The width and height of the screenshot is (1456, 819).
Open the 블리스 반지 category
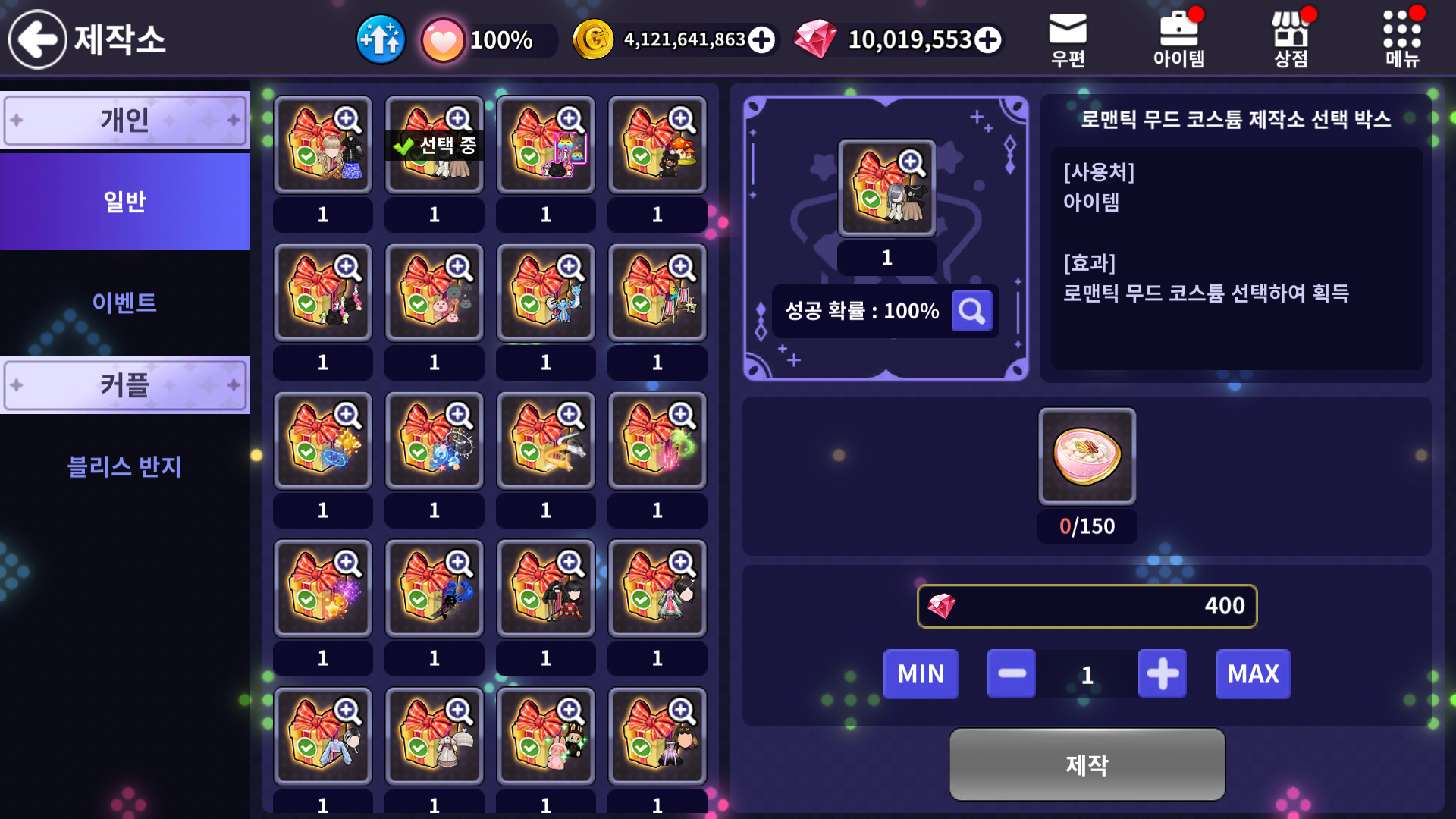(x=125, y=466)
